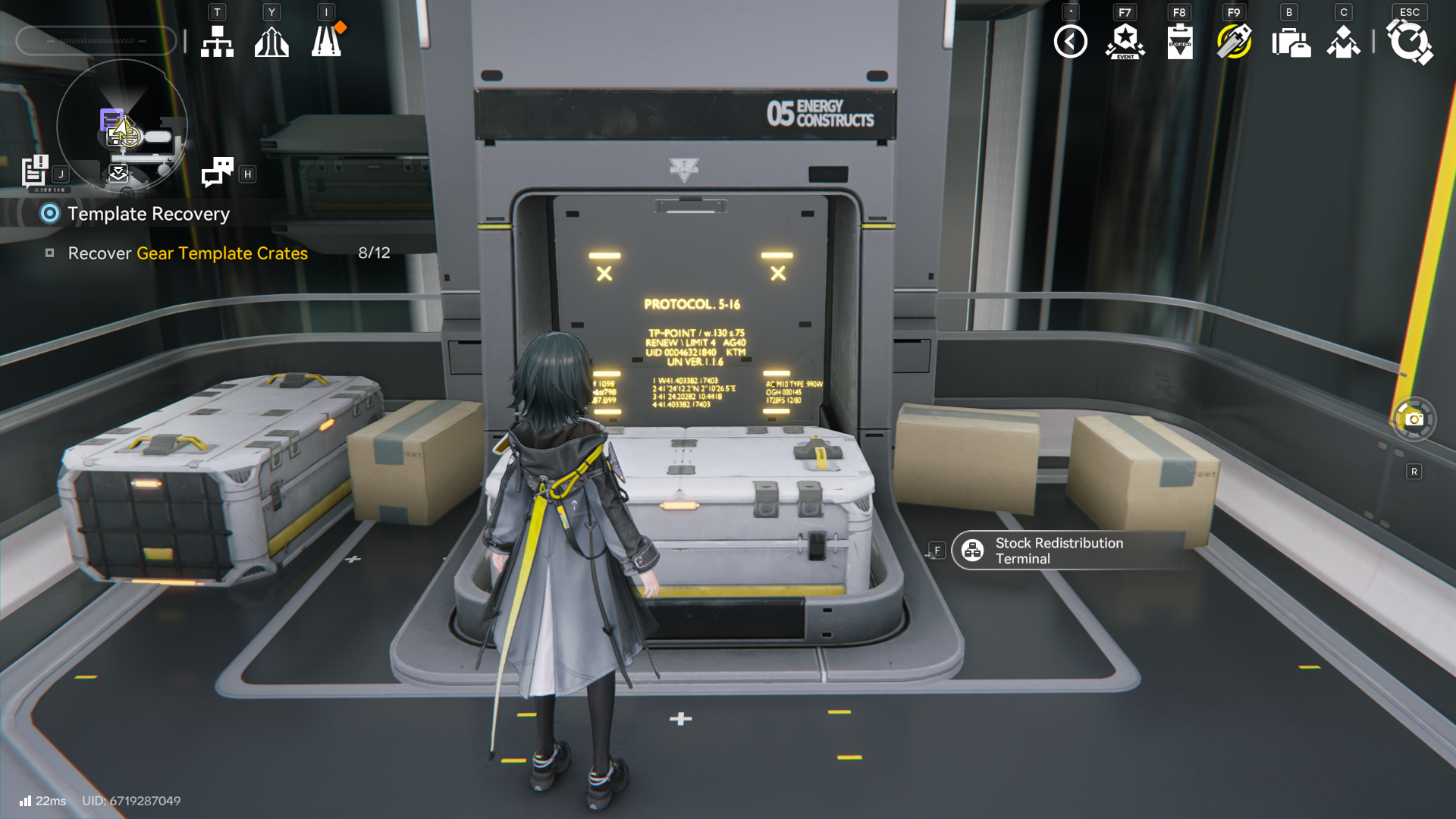Image resolution: width=1456 pixels, height=819 pixels.
Task: Click the circled back-arrow icon
Action: [1070, 42]
